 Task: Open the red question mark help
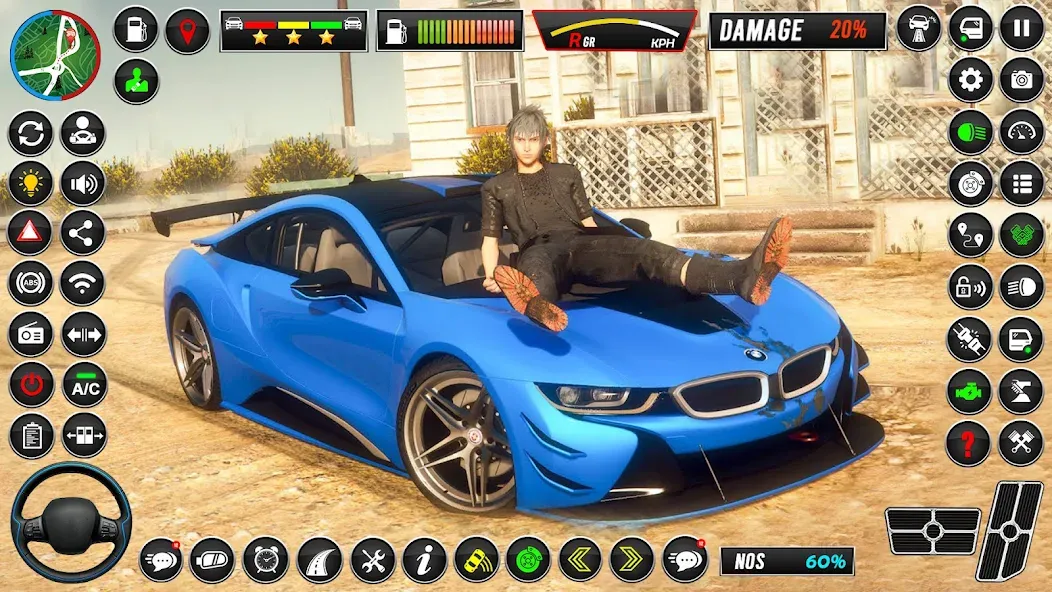coord(968,443)
